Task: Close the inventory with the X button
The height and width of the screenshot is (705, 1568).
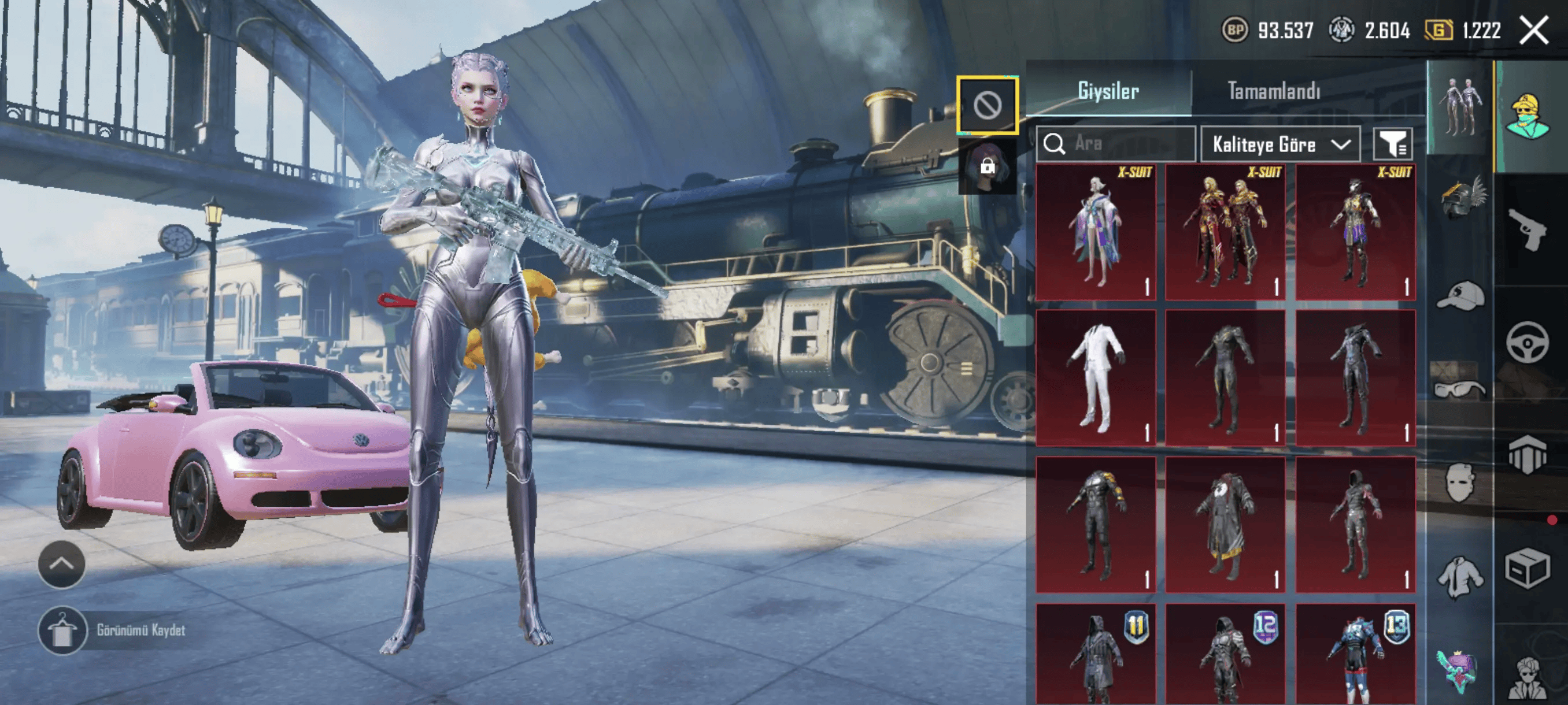Action: click(x=1533, y=31)
